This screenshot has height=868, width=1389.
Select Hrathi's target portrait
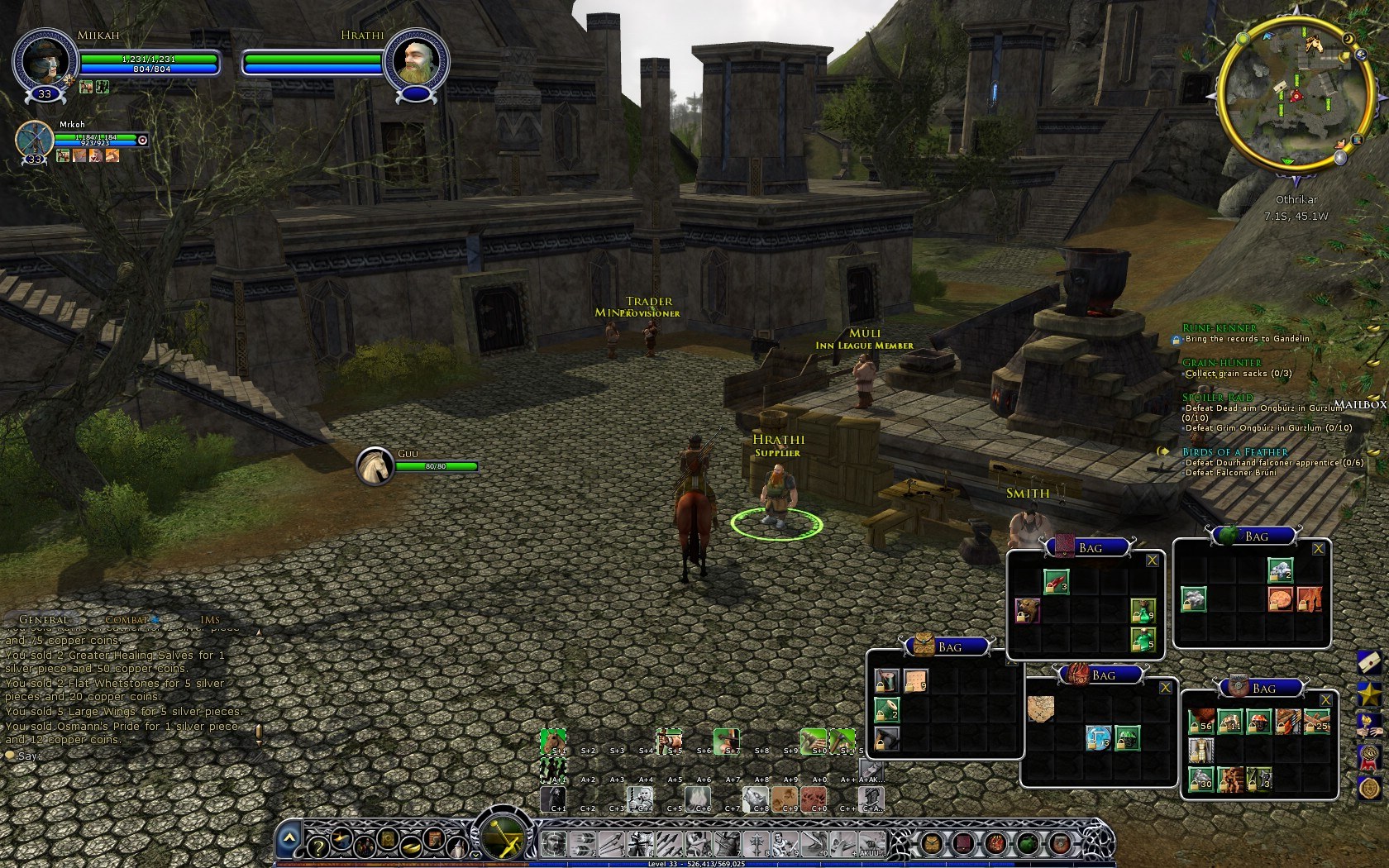[415, 61]
